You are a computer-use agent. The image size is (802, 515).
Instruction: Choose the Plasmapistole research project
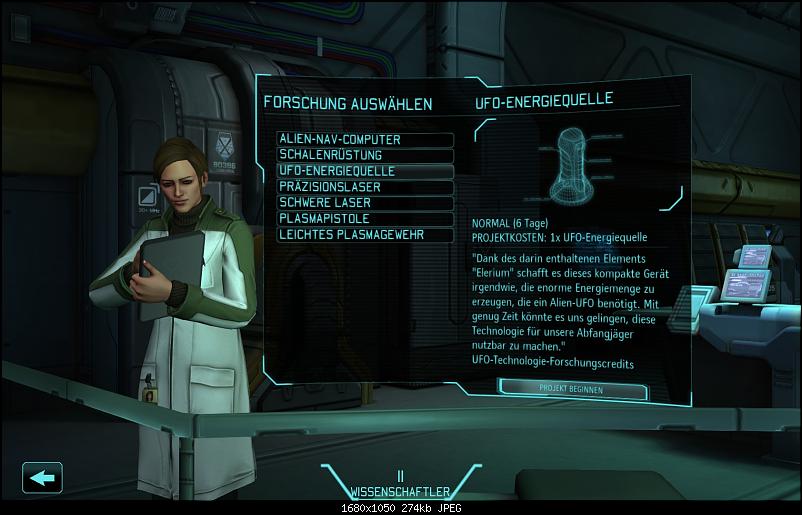click(366, 218)
